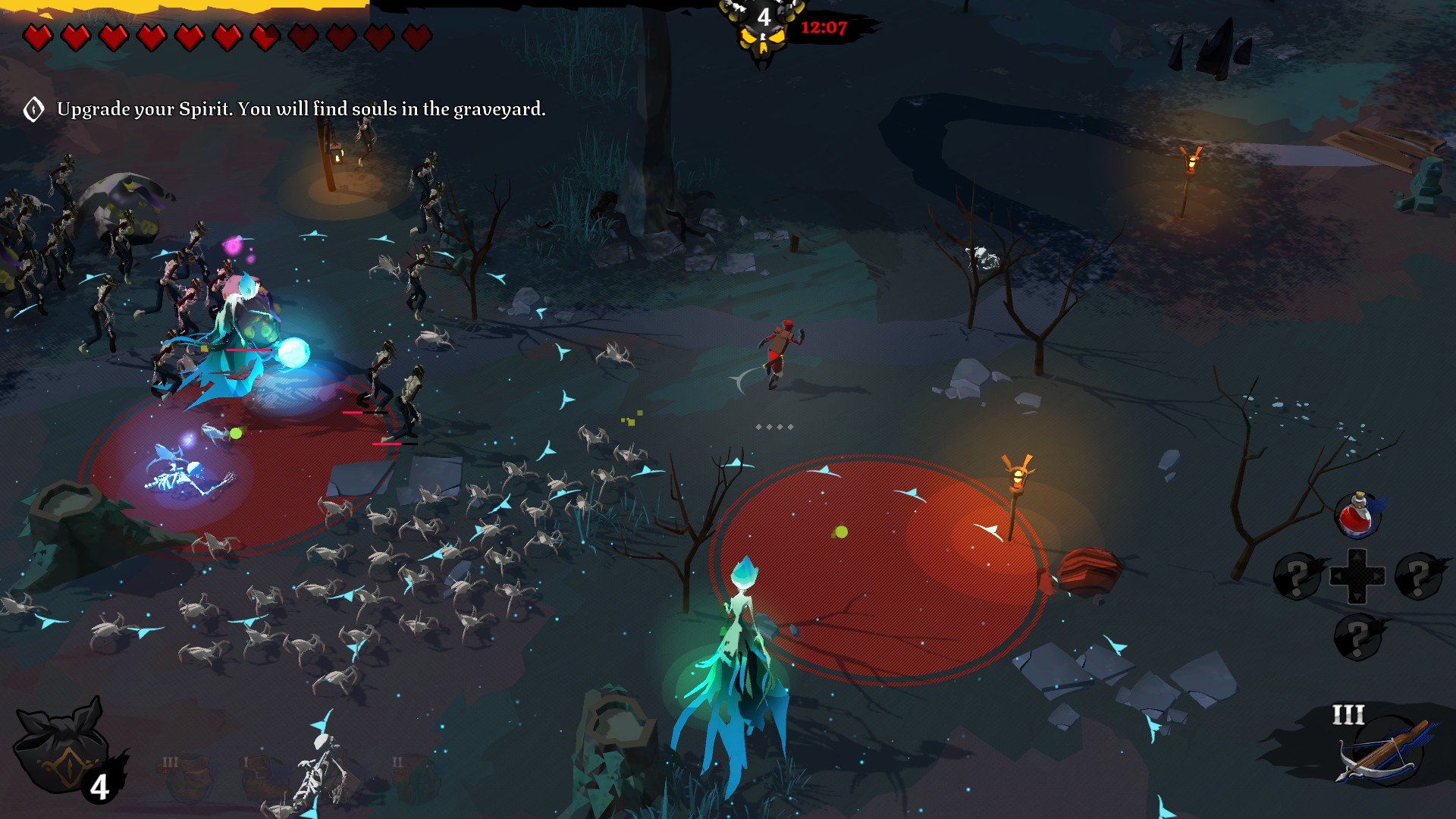Image resolution: width=1456 pixels, height=819 pixels.
Task: Use the red health potion icon
Action: pos(1358,516)
